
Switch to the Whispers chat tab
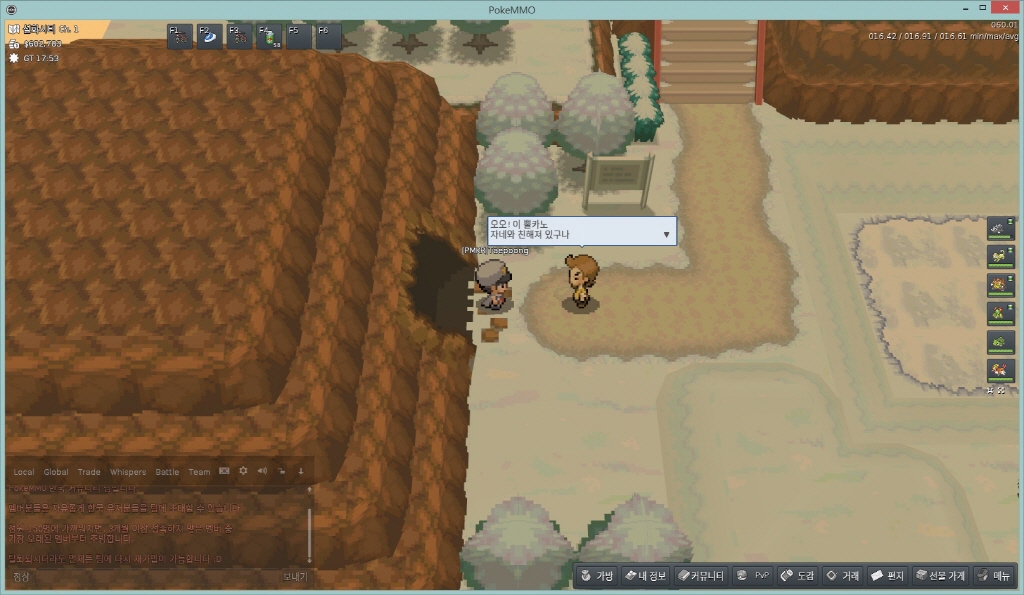(x=127, y=472)
